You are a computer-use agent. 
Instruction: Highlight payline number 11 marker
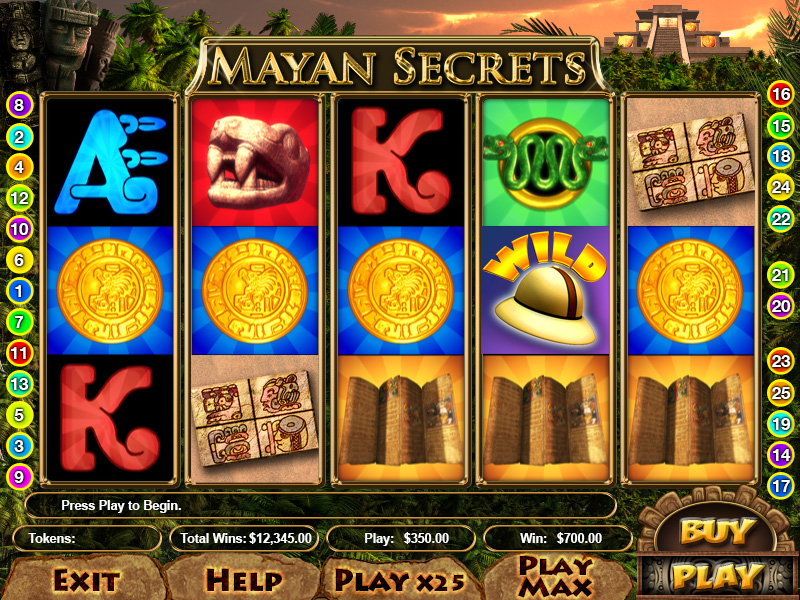point(19,352)
